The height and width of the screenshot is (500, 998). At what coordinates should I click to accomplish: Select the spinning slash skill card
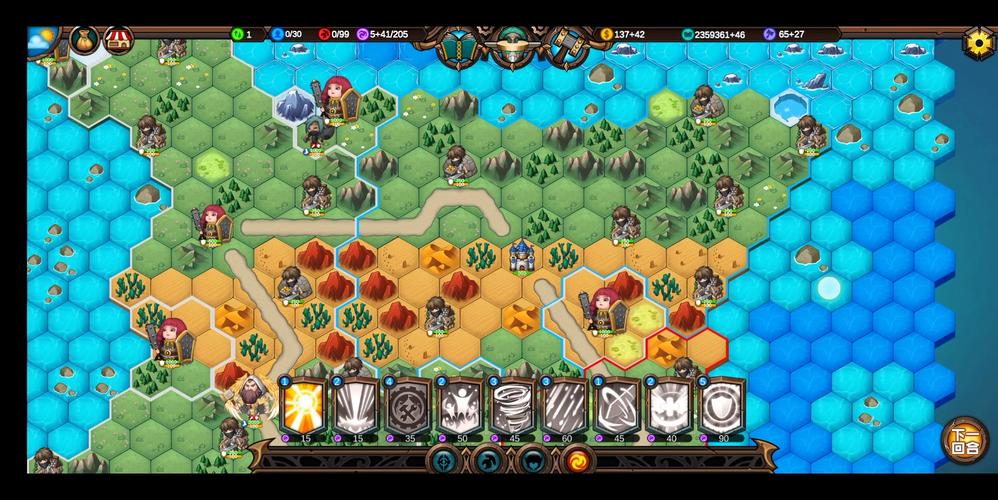pos(617,407)
